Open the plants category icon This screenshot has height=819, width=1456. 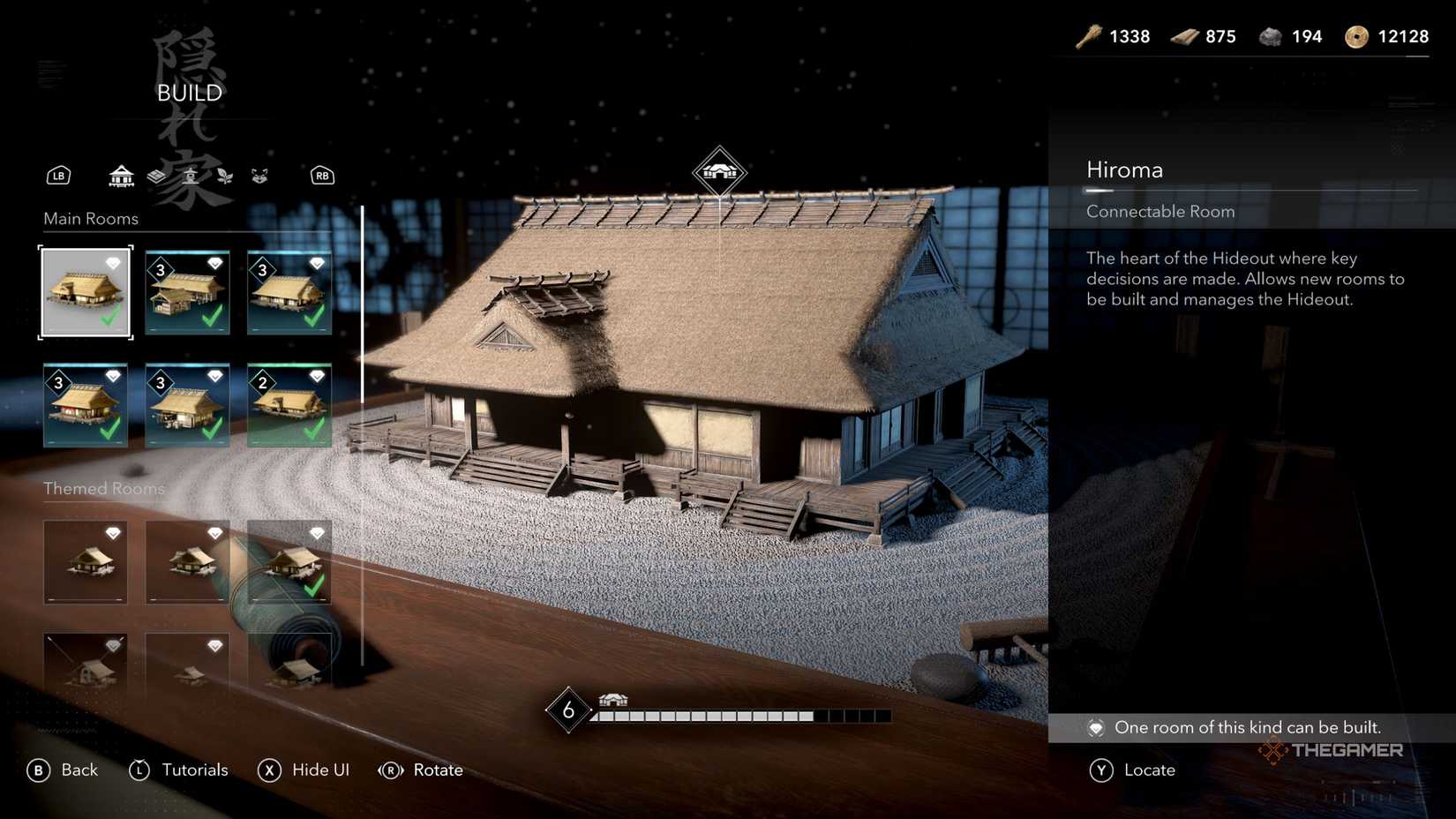tap(226, 176)
